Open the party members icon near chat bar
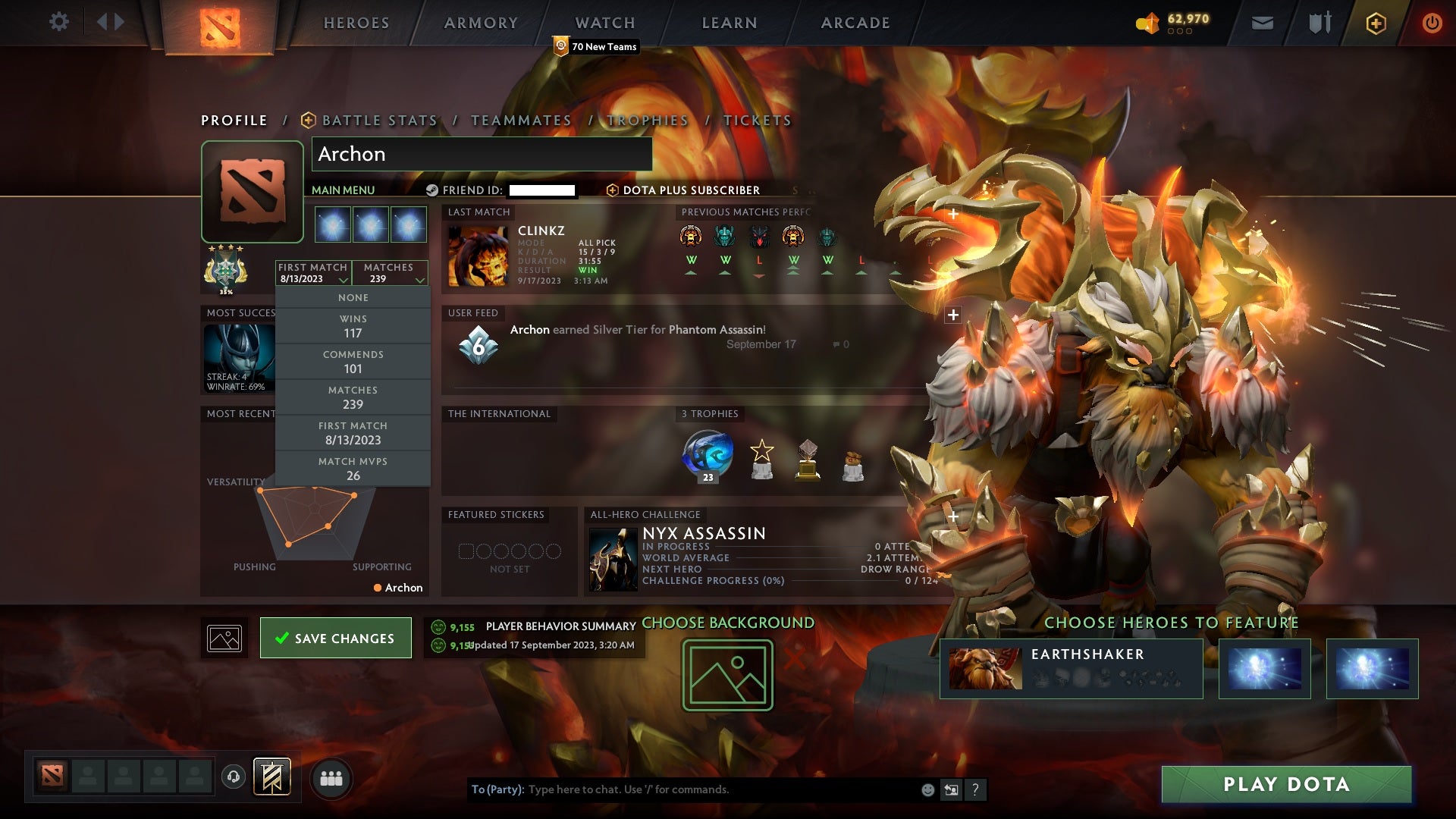 (x=331, y=778)
